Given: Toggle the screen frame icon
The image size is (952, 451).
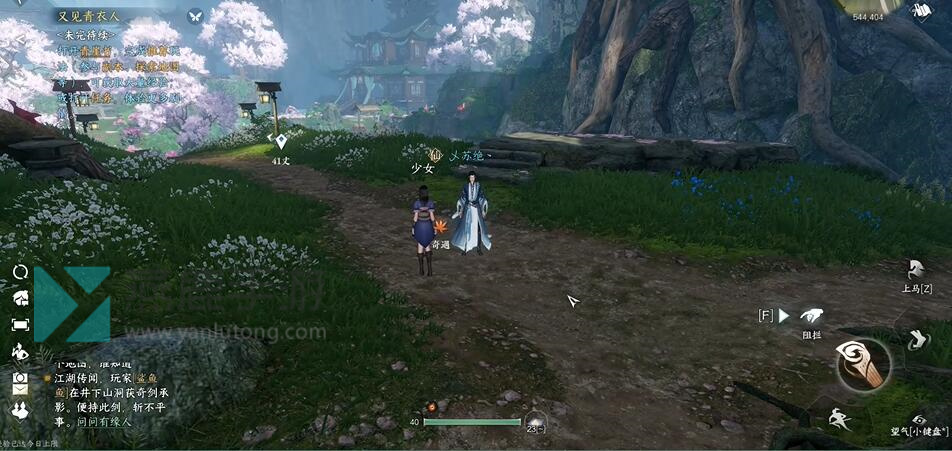Looking at the screenshot, I should click(x=20, y=324).
